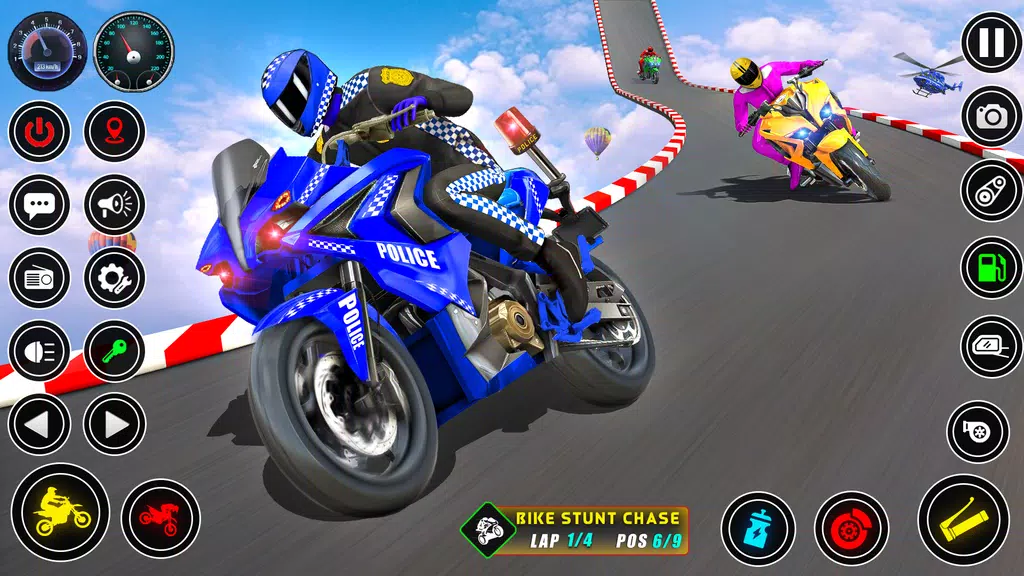This screenshot has height=576, width=1024.
Task: Toggle the side mirror view
Action: (991, 346)
